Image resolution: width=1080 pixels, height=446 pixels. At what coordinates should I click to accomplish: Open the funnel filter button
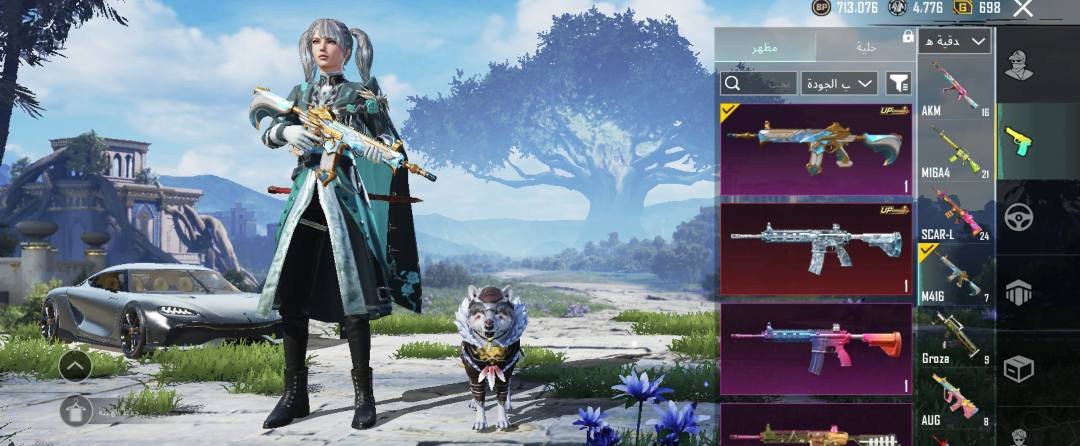point(899,83)
